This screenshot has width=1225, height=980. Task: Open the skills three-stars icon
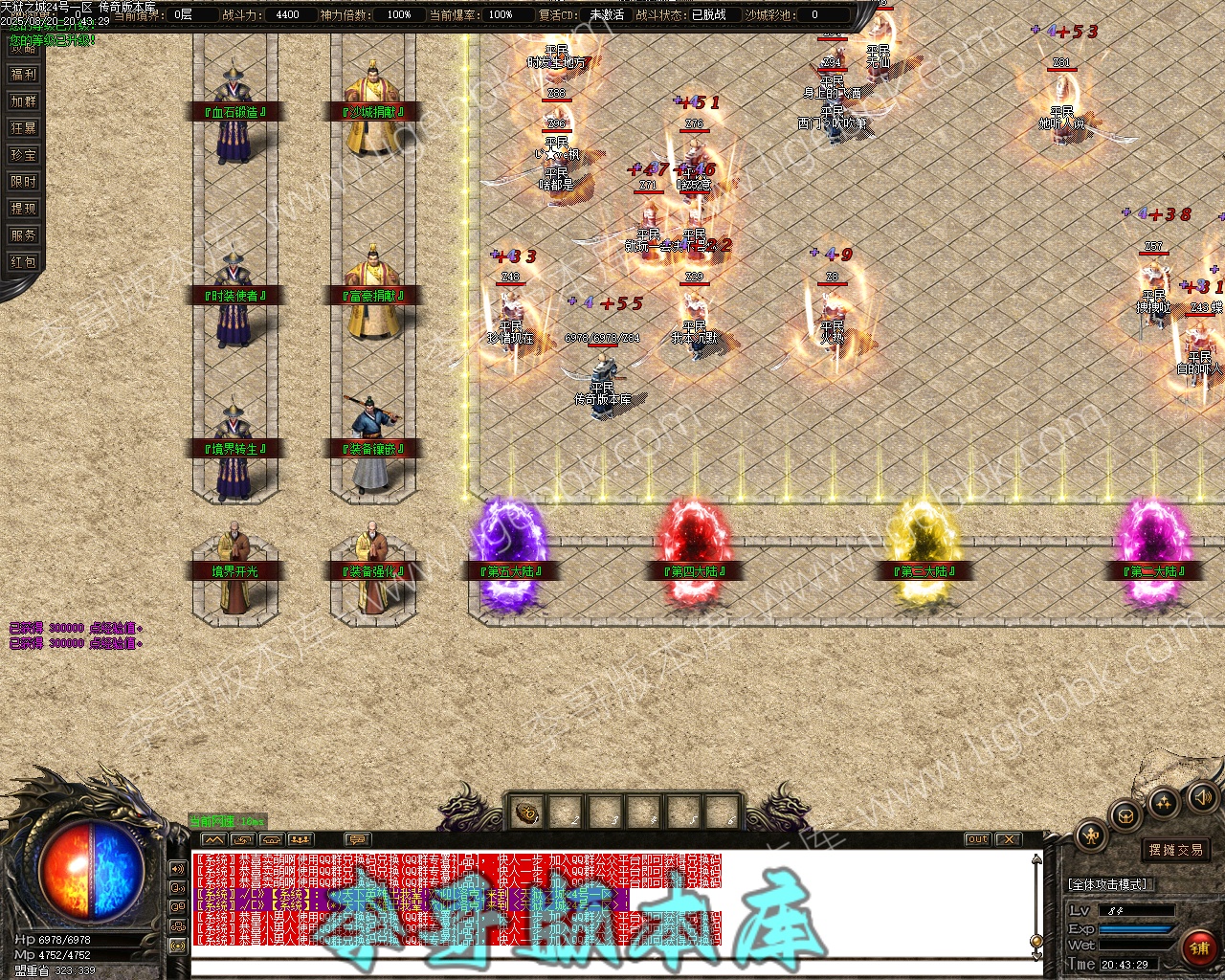click(x=1163, y=802)
